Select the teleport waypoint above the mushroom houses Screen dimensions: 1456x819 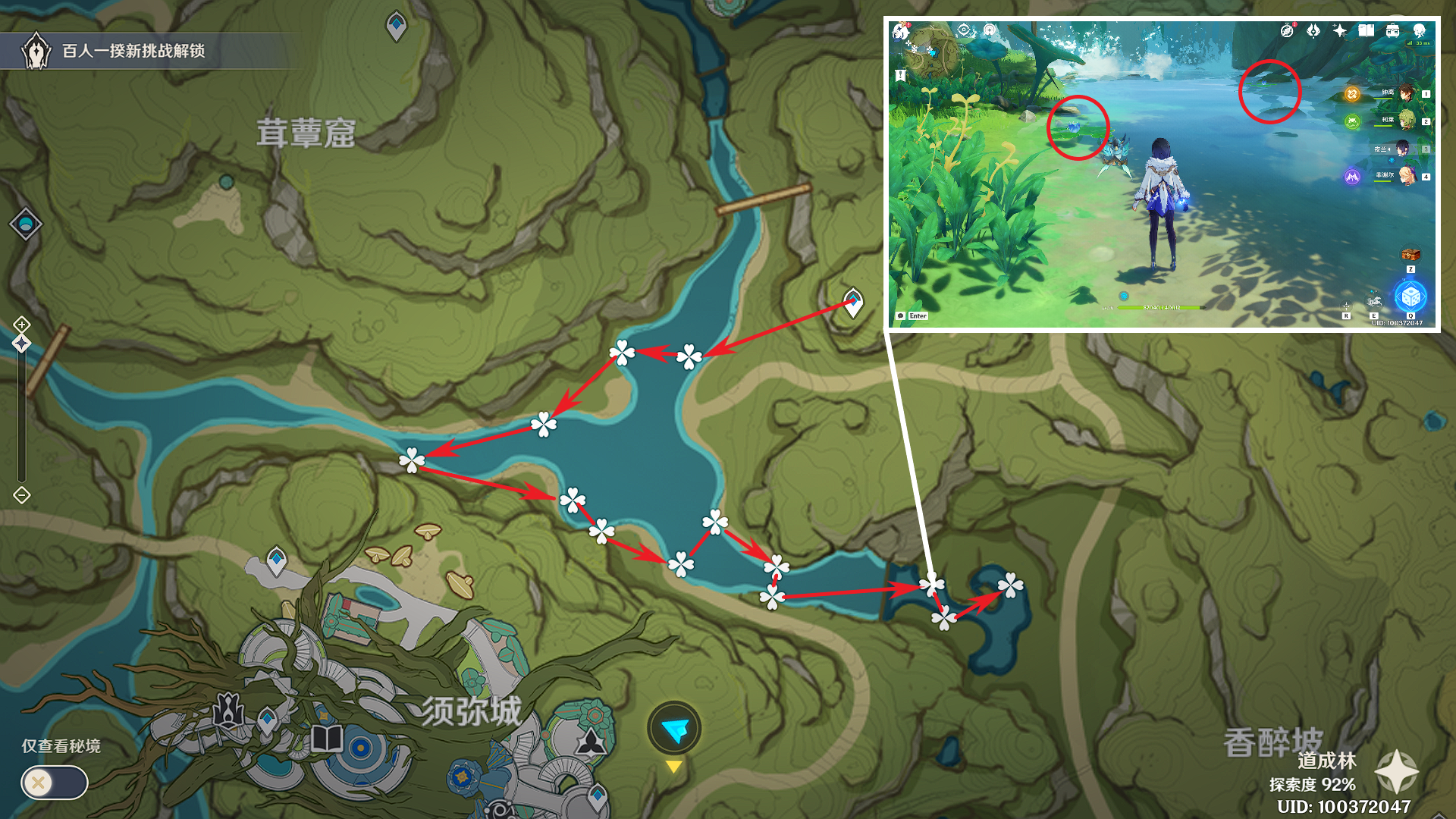[277, 561]
